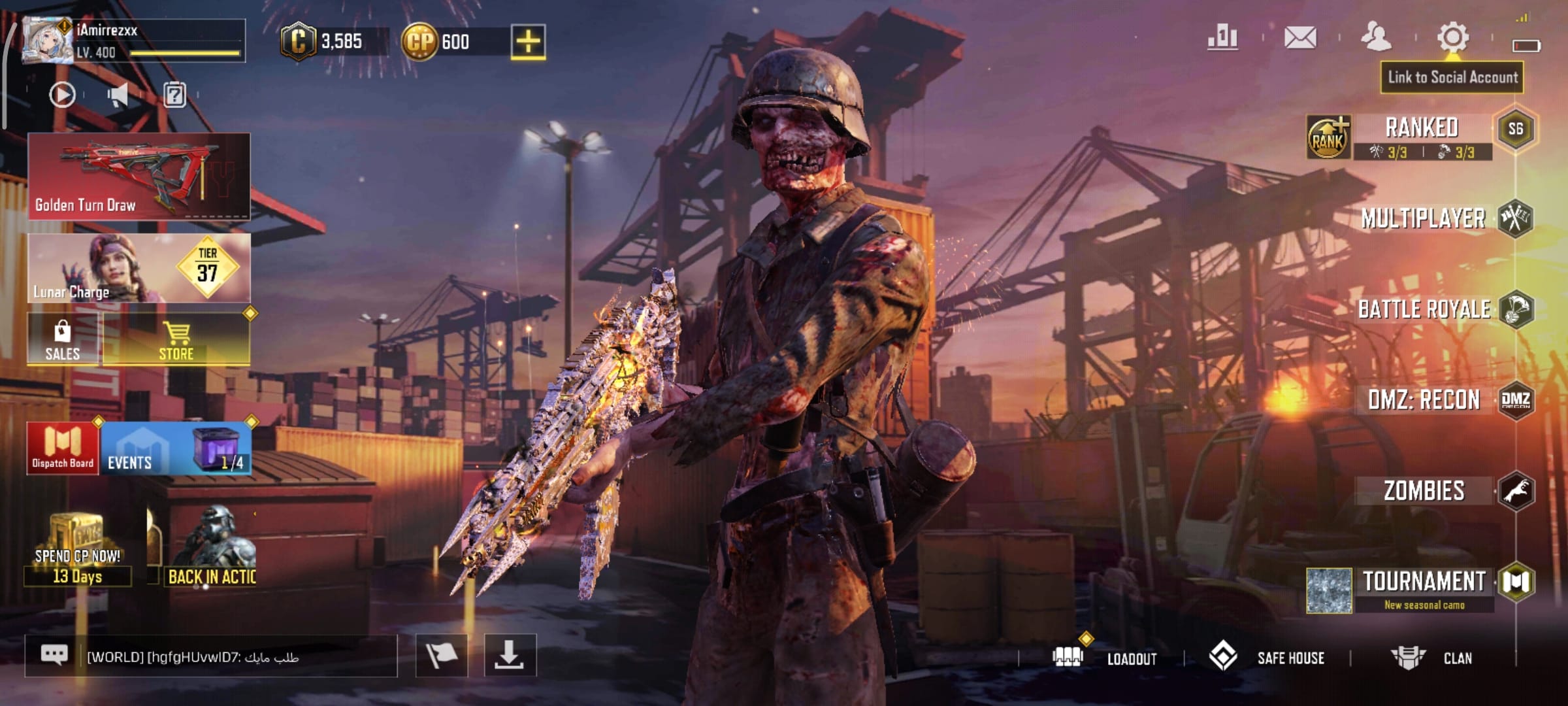The width and height of the screenshot is (1568, 706).
Task: Show the Events panel
Action: point(131,449)
